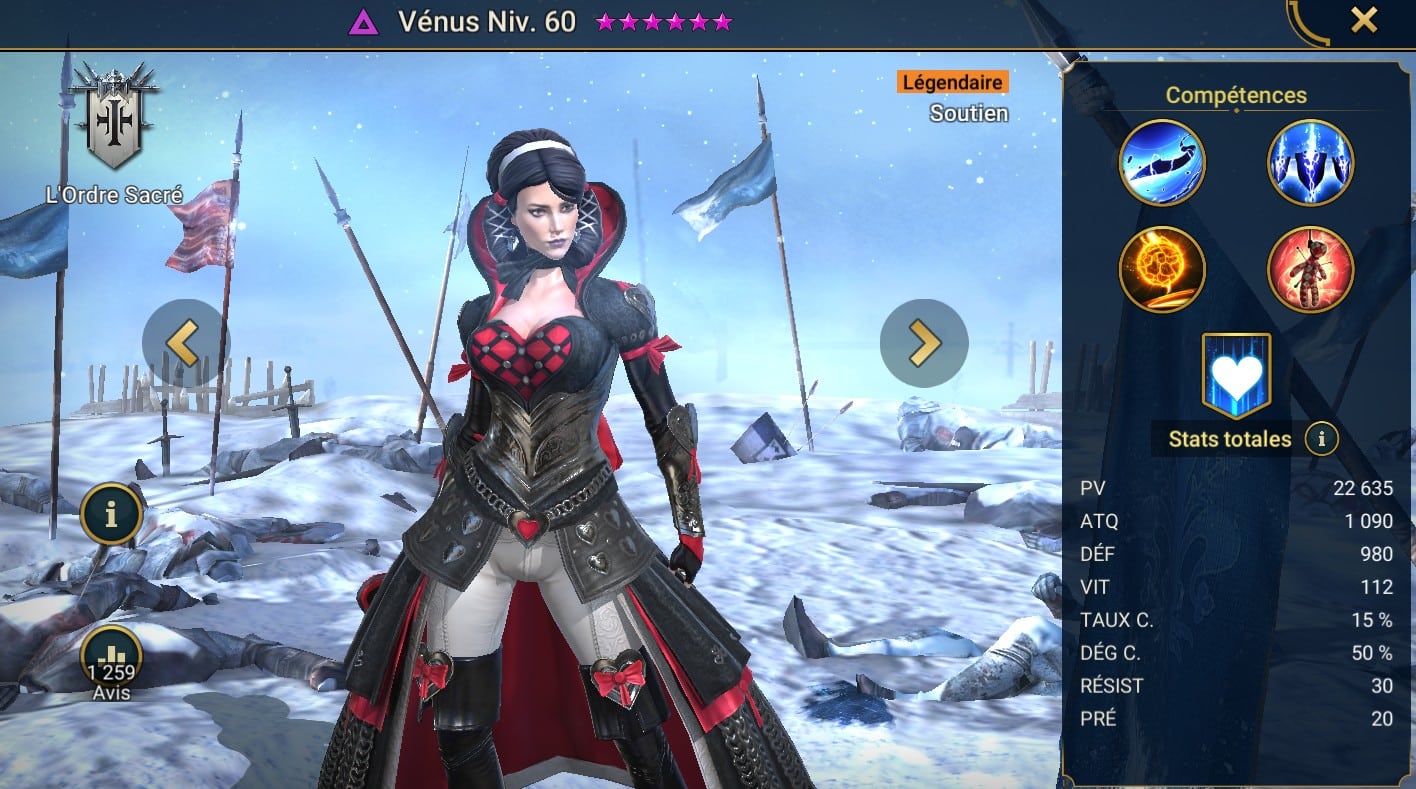Select the sixth star of champion rank
This screenshot has width=1416, height=789.
[723, 20]
